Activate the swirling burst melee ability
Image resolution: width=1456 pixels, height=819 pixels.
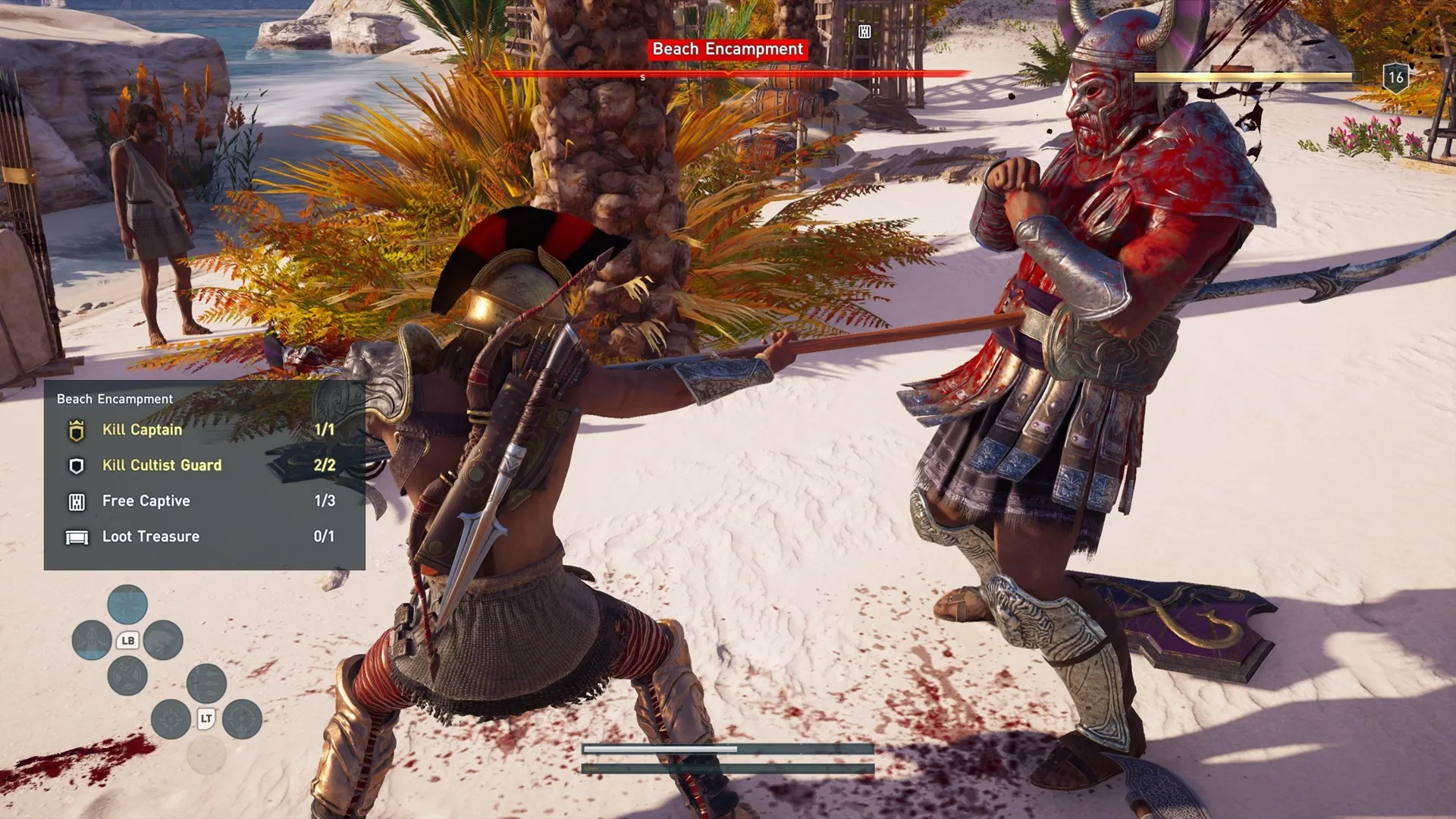coord(127,604)
